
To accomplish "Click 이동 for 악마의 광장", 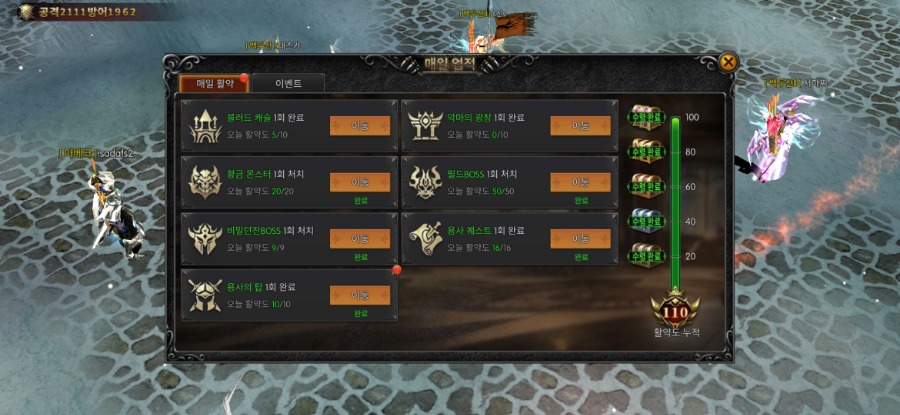I will click(x=580, y=126).
